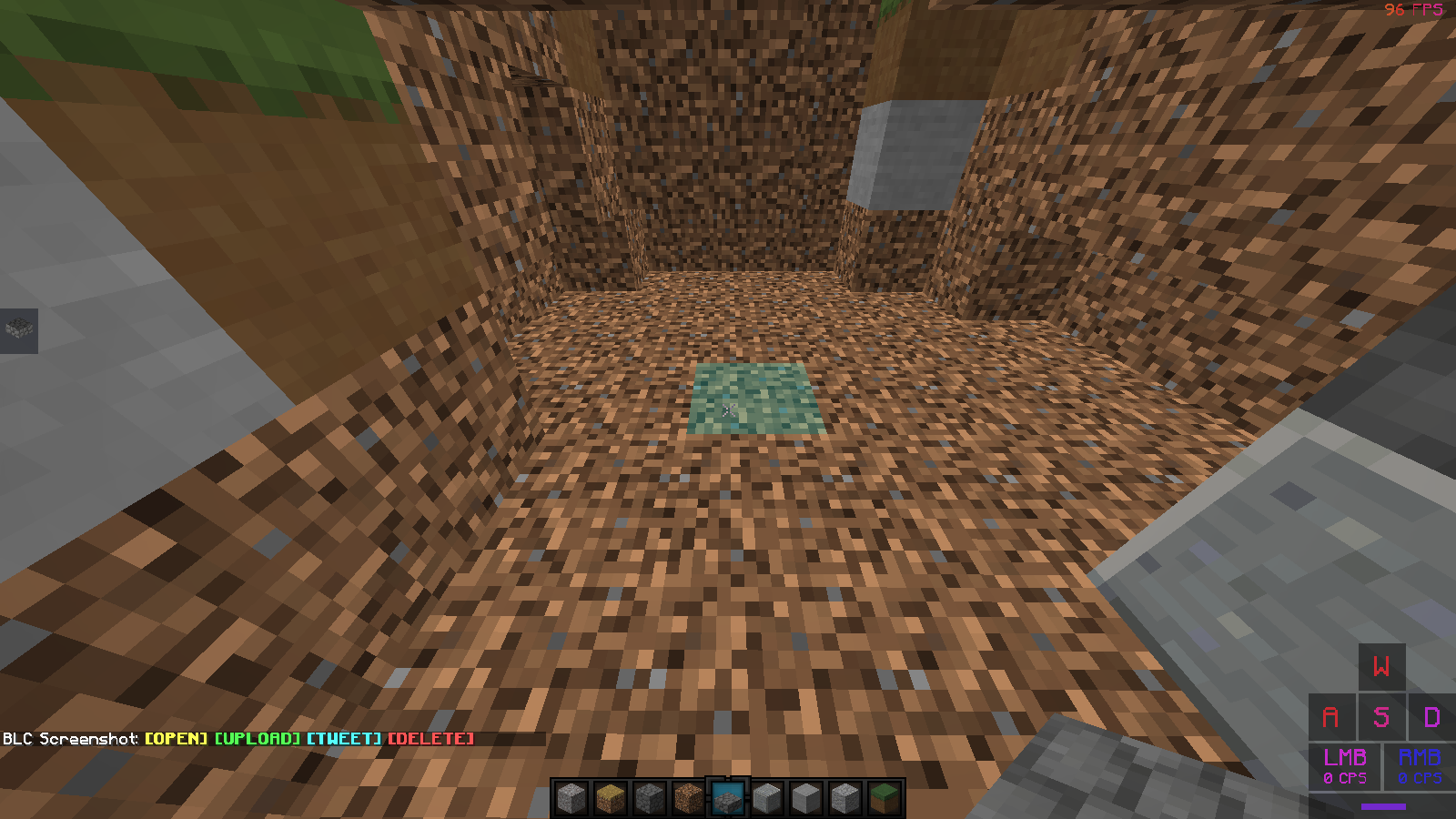
Task: Open the screenshot with the [OPEN] link
Action: (x=176, y=739)
